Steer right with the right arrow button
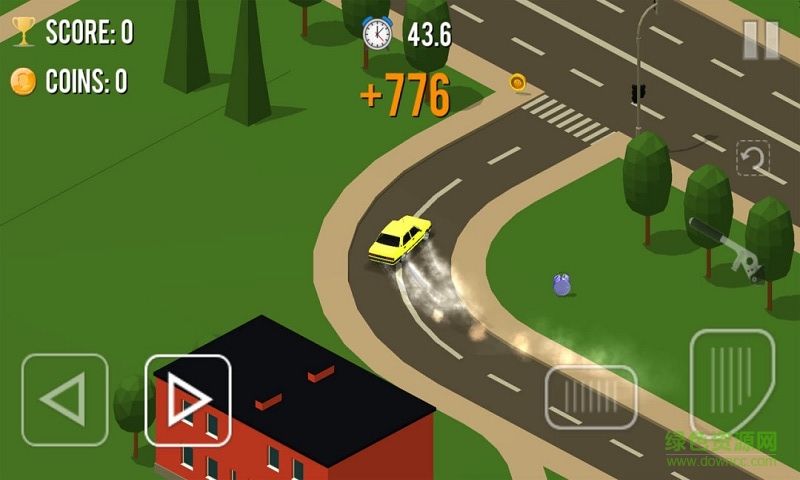Image resolution: width=800 pixels, height=480 pixels. (x=188, y=400)
